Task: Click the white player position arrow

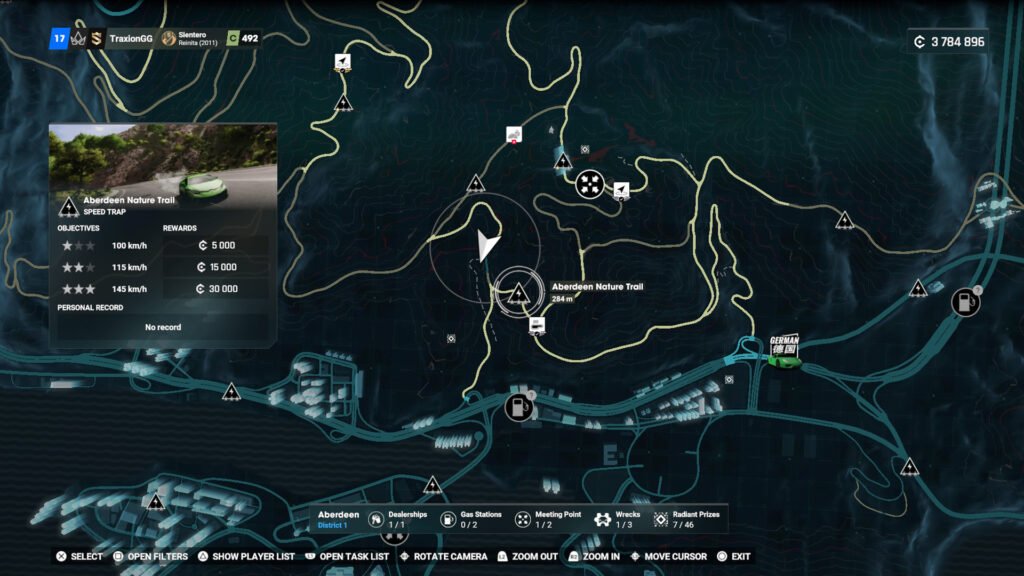Action: pos(487,245)
